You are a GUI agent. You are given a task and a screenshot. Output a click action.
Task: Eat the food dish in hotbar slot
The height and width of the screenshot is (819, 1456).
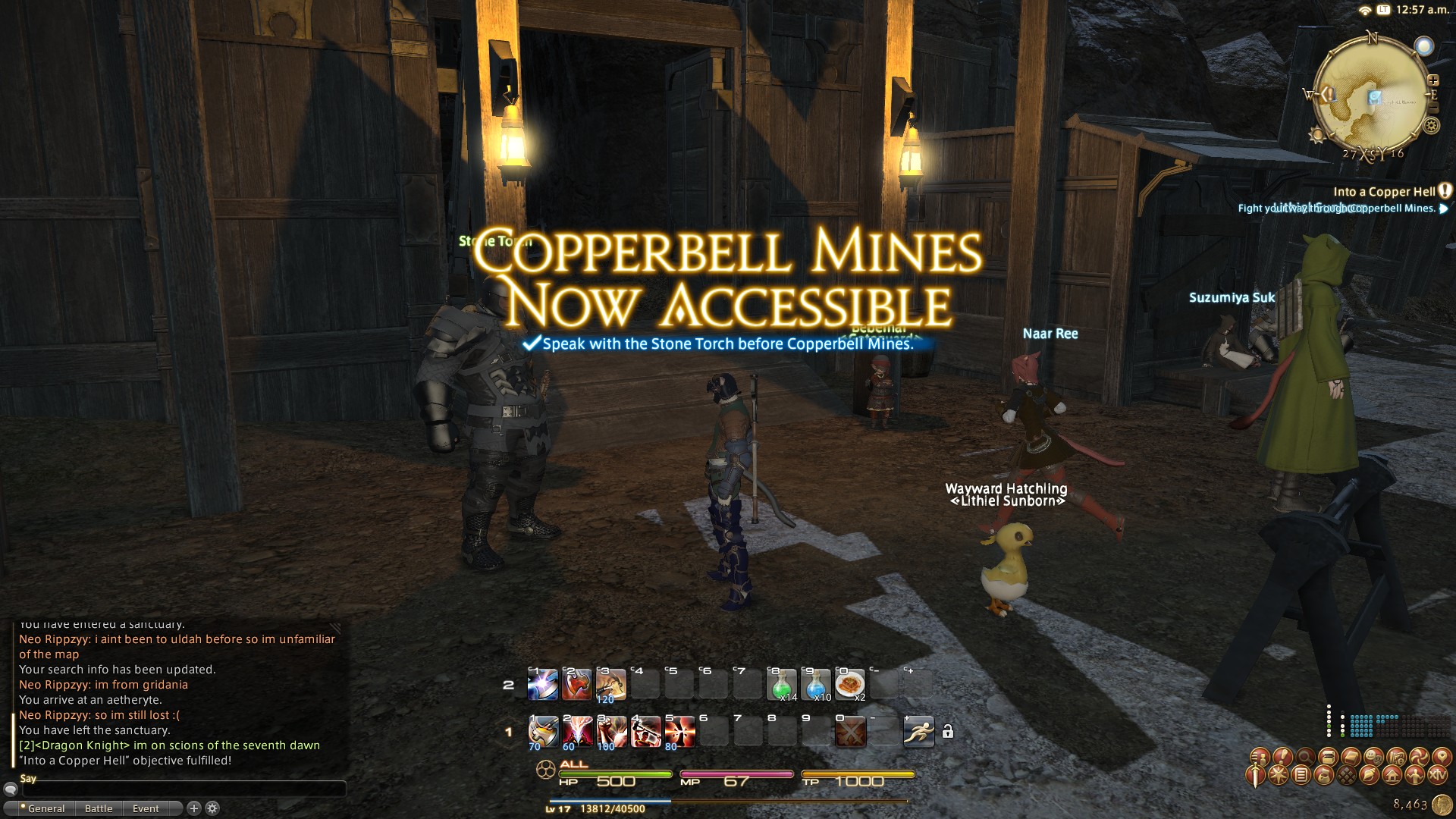tap(849, 685)
